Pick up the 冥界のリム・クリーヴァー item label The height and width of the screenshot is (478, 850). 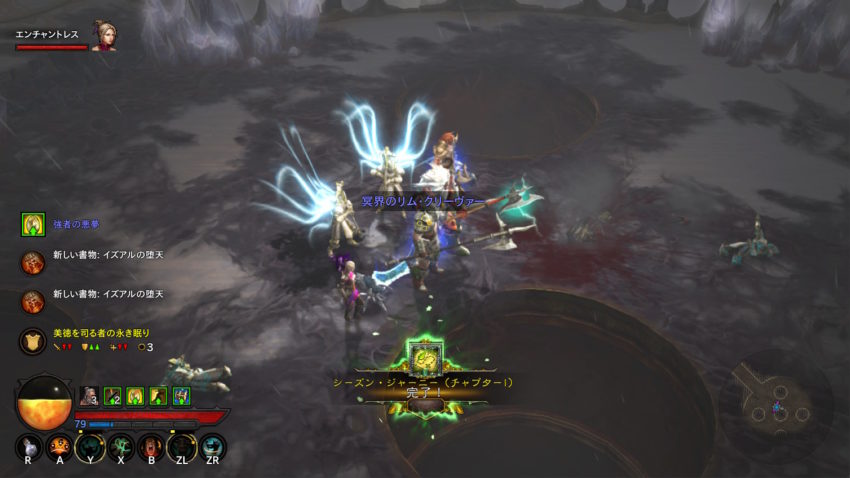point(423,201)
